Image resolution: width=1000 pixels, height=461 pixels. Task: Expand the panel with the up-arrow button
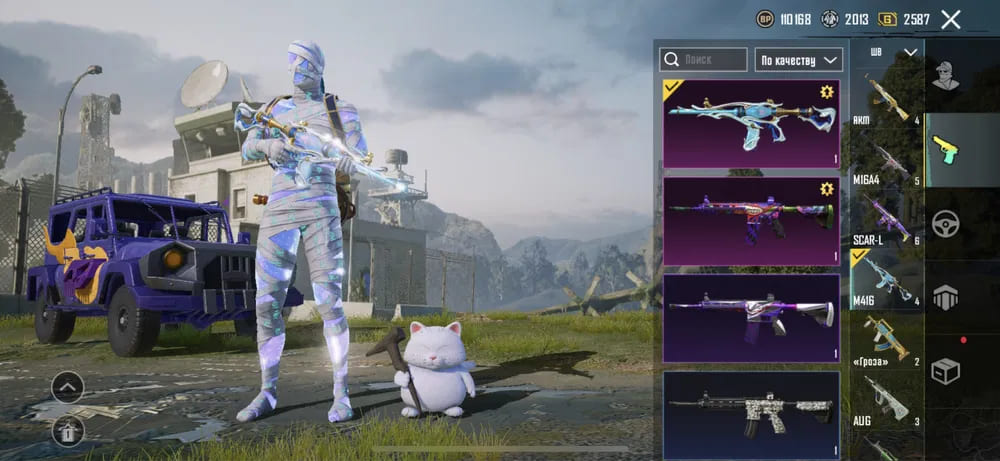coord(67,386)
